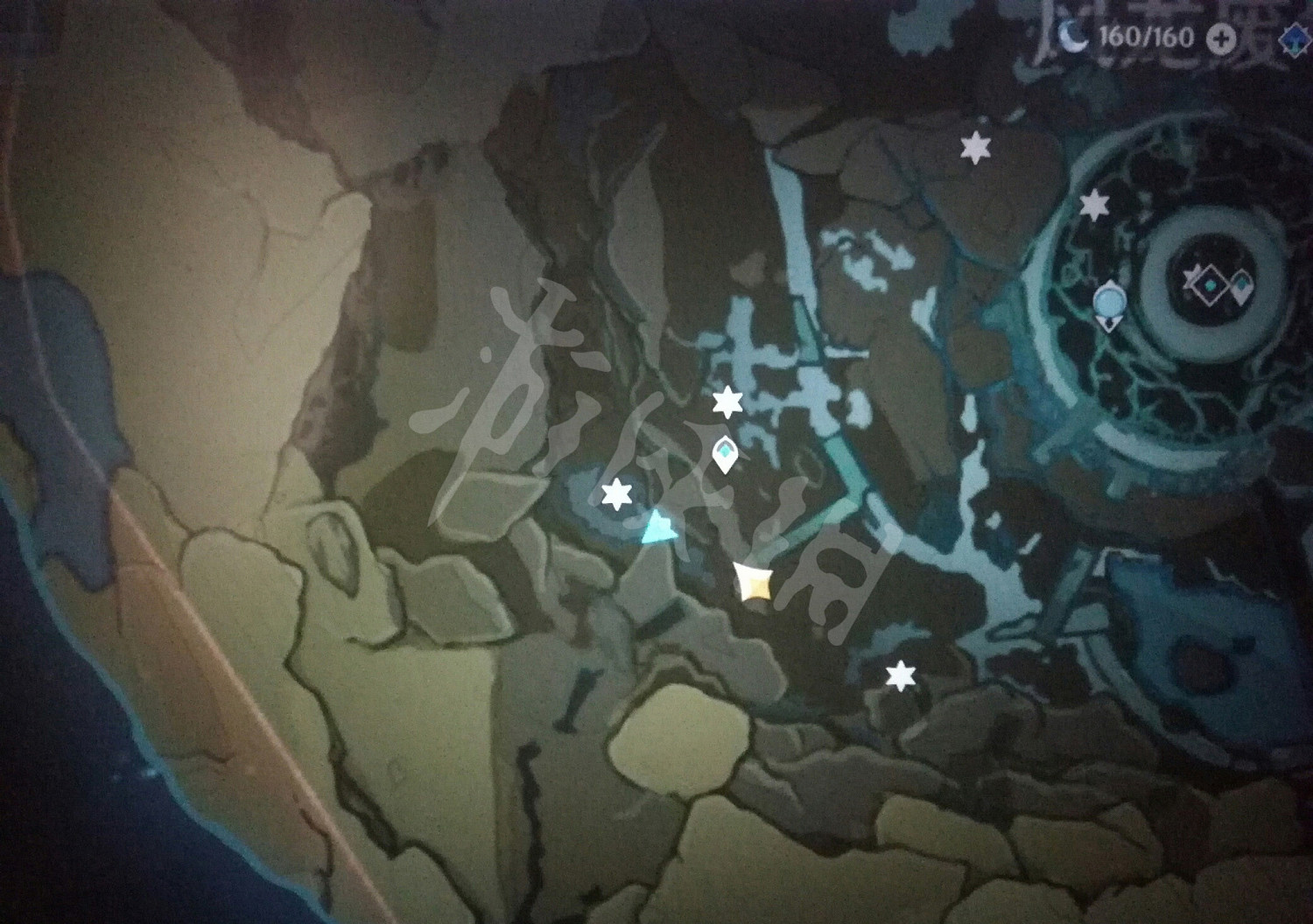Viewport: 1313px width, 924px height.
Task: Select the cyan player direction arrow
Action: [659, 525]
